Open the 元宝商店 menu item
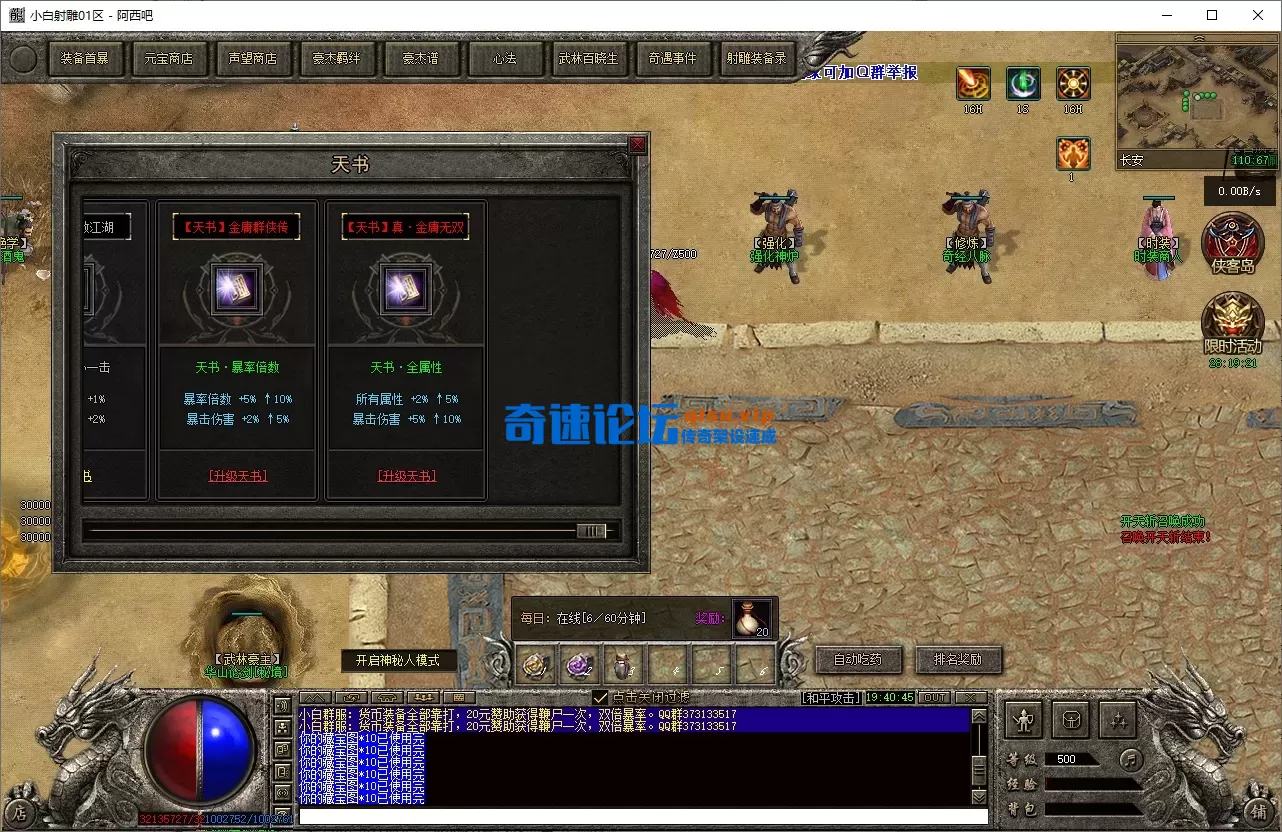Screen dimensions: 1282x832 pyautogui.click(x=169, y=58)
